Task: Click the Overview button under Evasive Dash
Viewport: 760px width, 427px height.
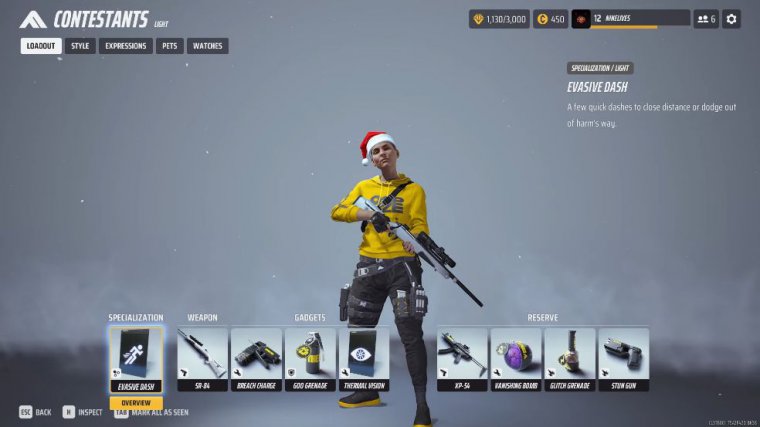Action: click(135, 403)
